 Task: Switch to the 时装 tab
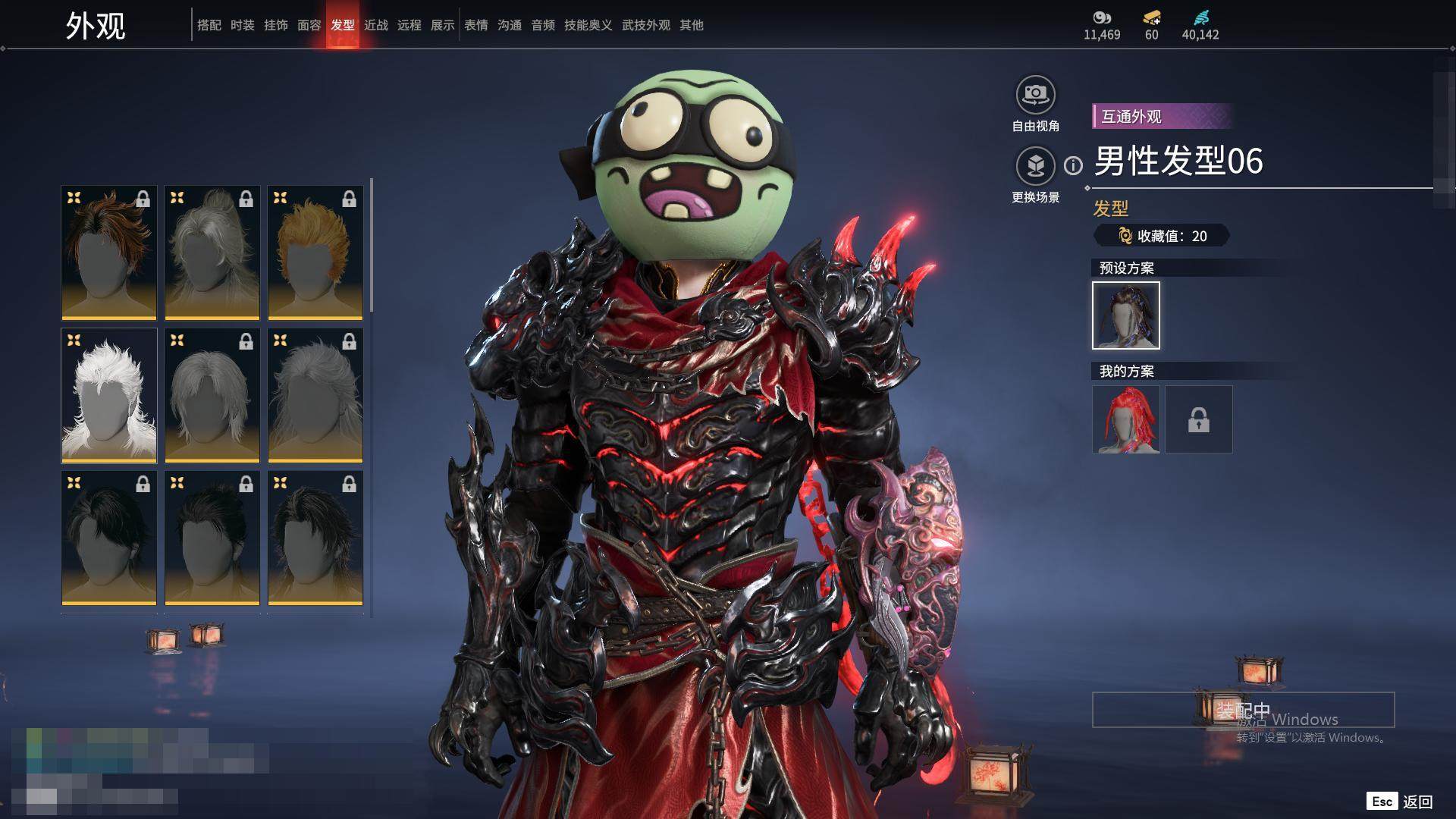click(243, 25)
